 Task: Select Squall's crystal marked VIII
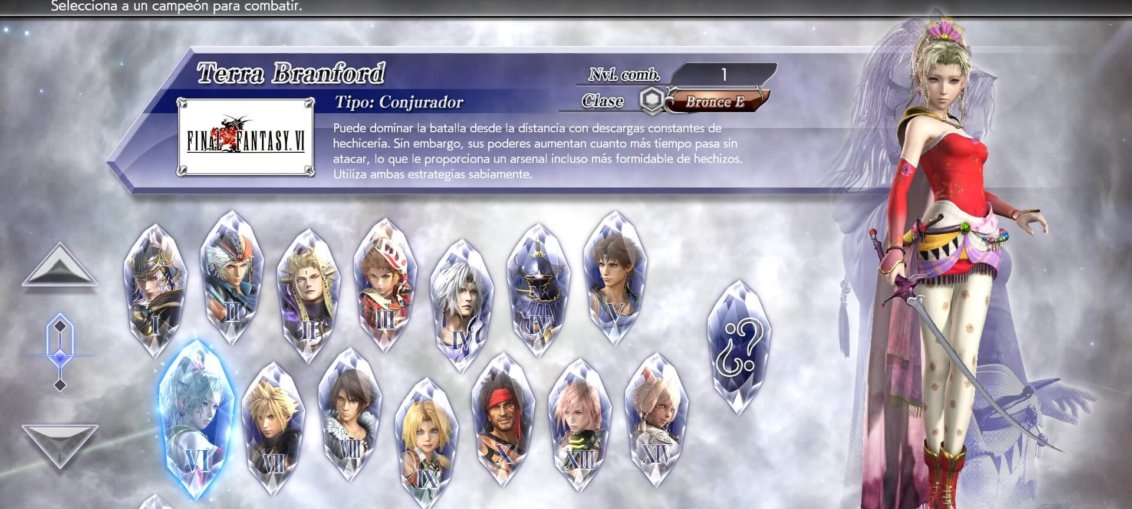click(349, 413)
